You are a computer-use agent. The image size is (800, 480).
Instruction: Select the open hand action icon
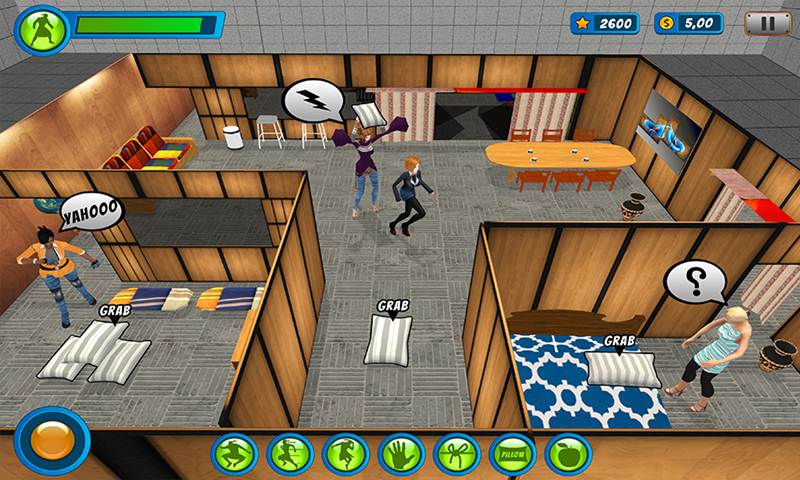tap(402, 454)
